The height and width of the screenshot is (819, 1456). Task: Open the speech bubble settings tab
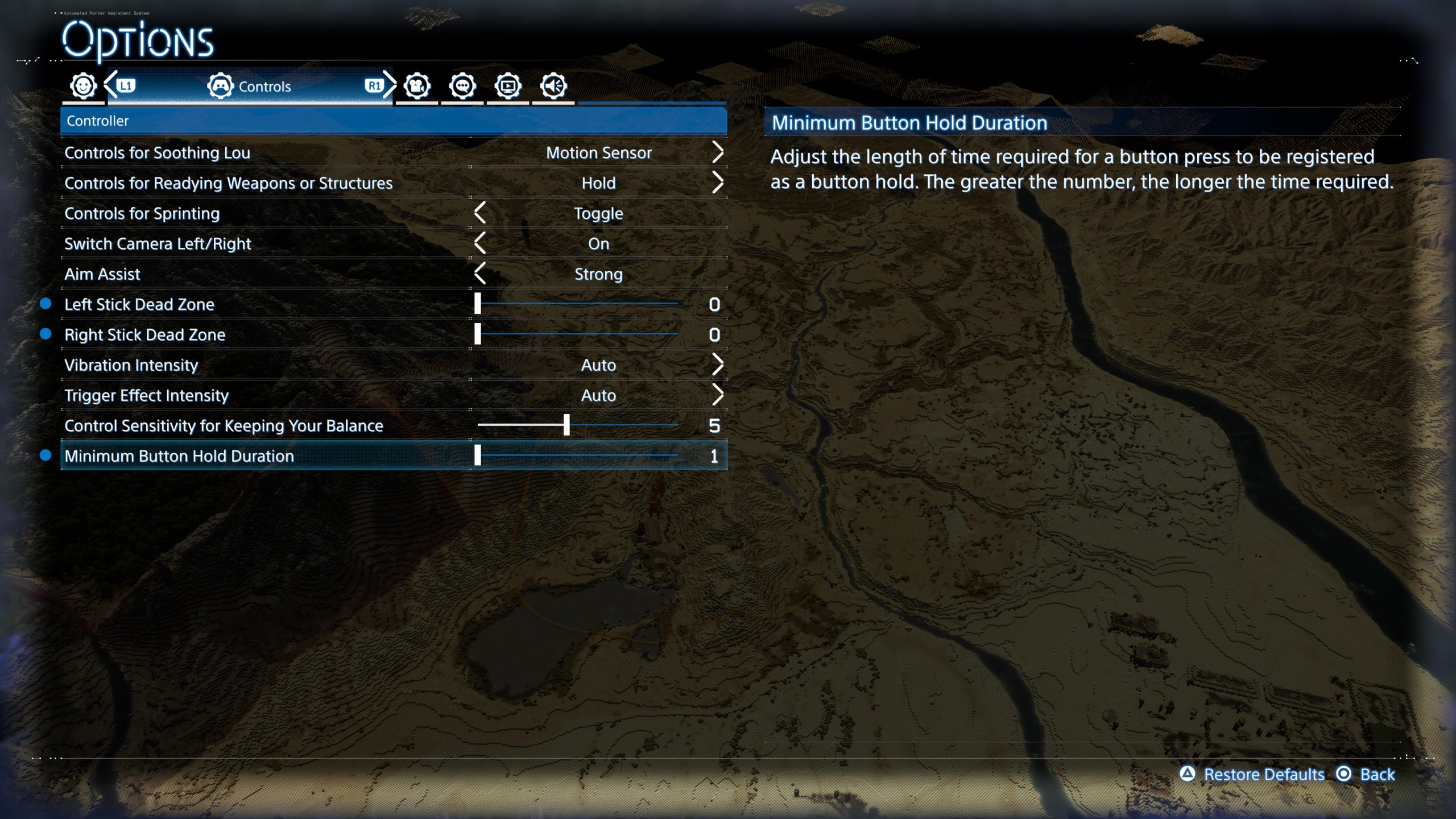point(462,86)
